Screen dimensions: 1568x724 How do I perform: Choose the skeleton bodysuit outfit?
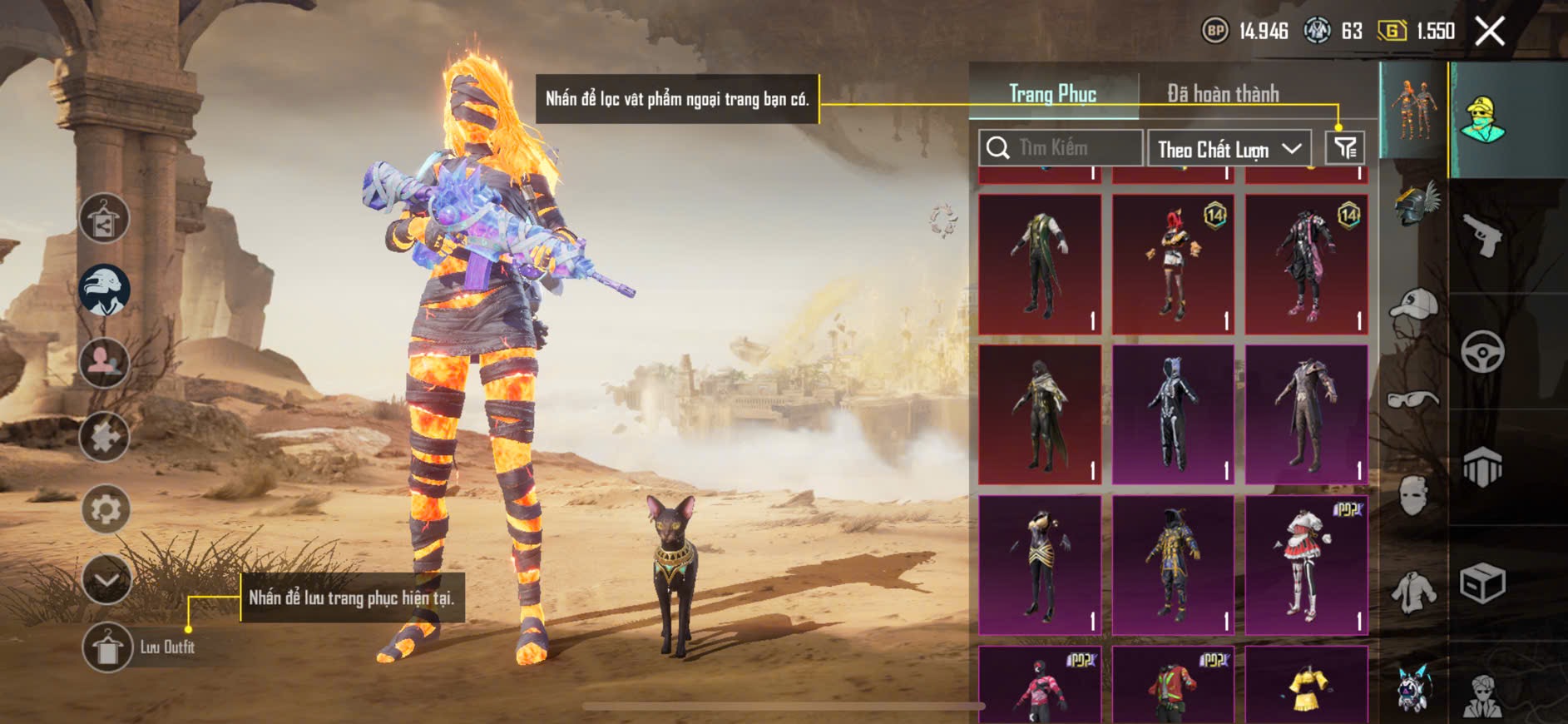(x=1173, y=414)
